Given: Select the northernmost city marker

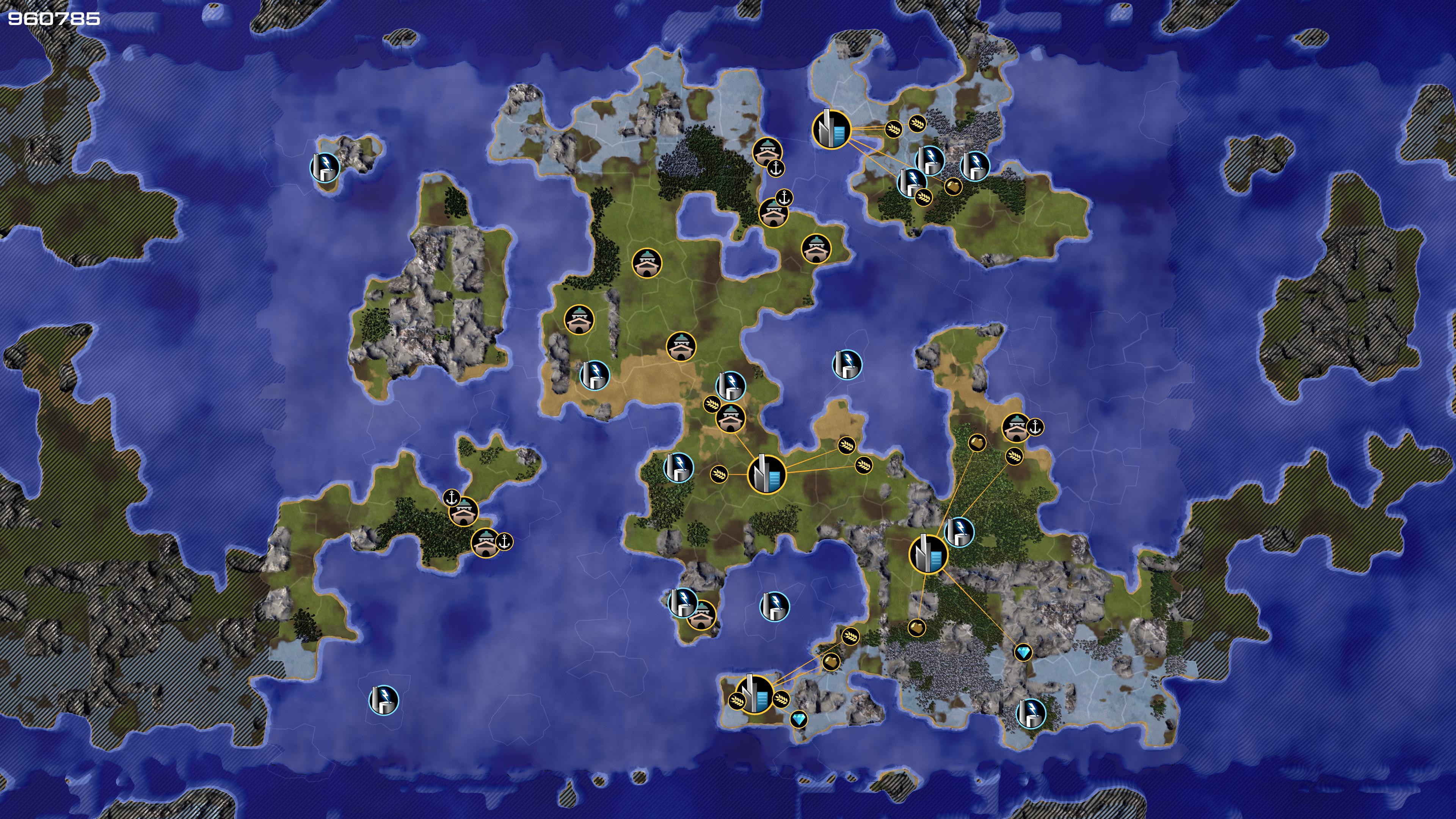Looking at the screenshot, I should [831, 129].
